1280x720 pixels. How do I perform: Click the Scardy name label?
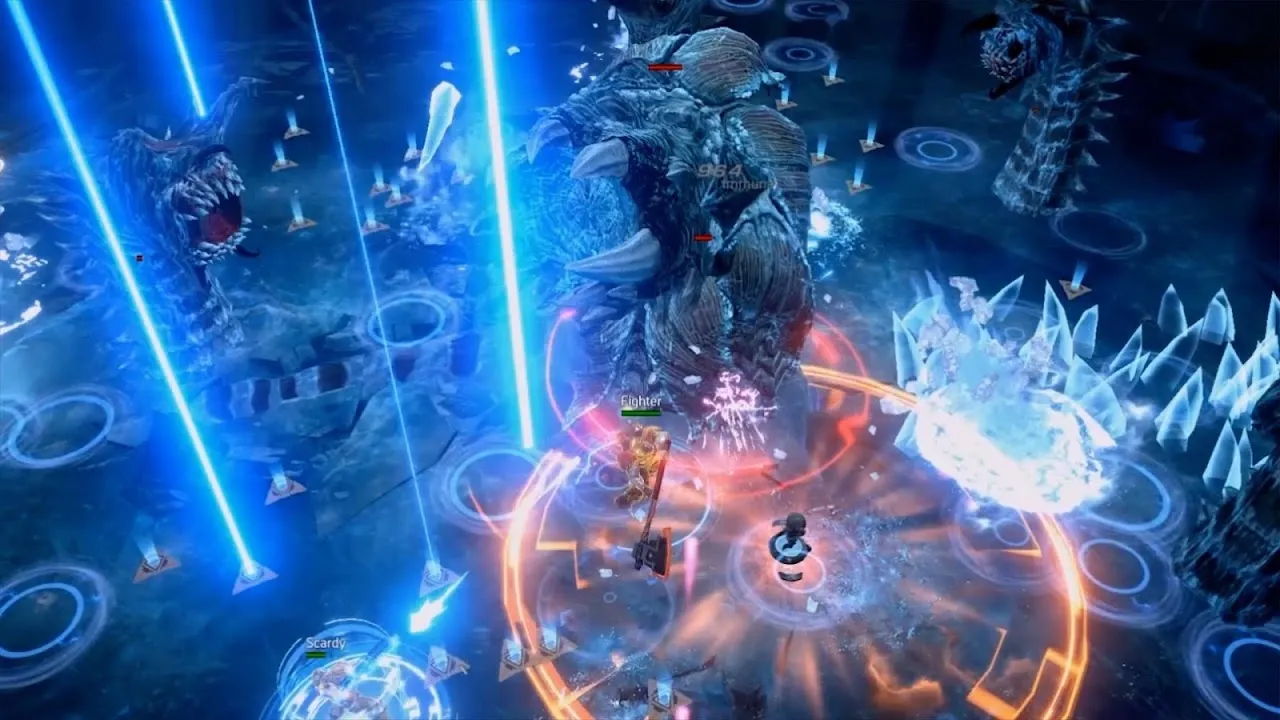point(326,643)
